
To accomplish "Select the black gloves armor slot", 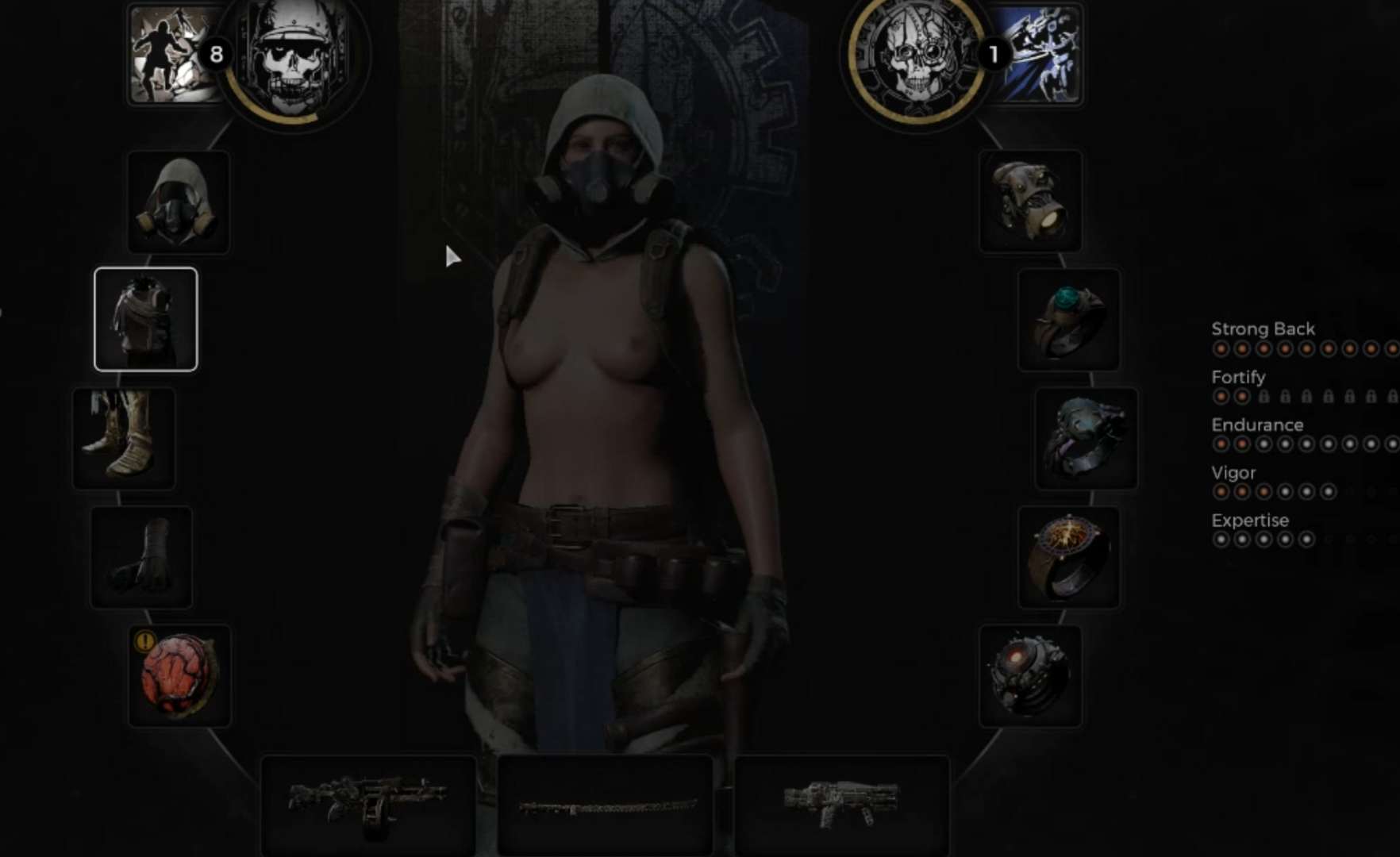I will pyautogui.click(x=141, y=557).
